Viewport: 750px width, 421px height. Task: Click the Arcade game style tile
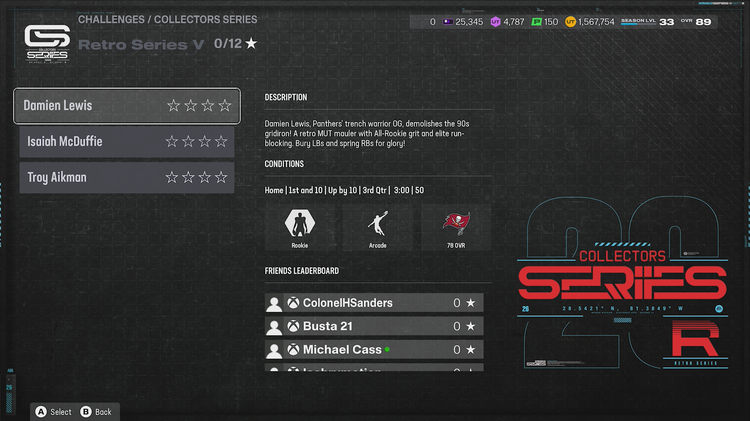(x=378, y=227)
